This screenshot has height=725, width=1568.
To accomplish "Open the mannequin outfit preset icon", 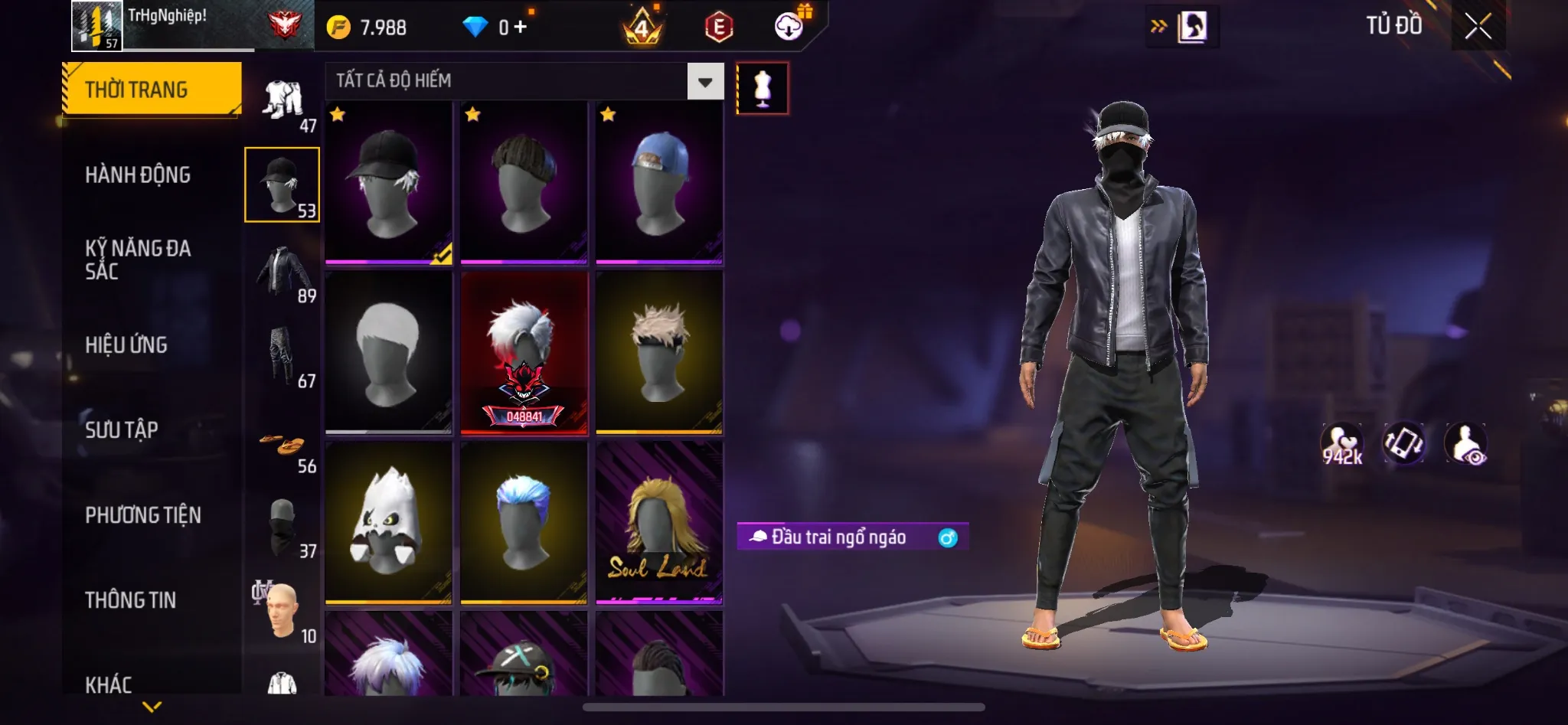I will (761, 87).
